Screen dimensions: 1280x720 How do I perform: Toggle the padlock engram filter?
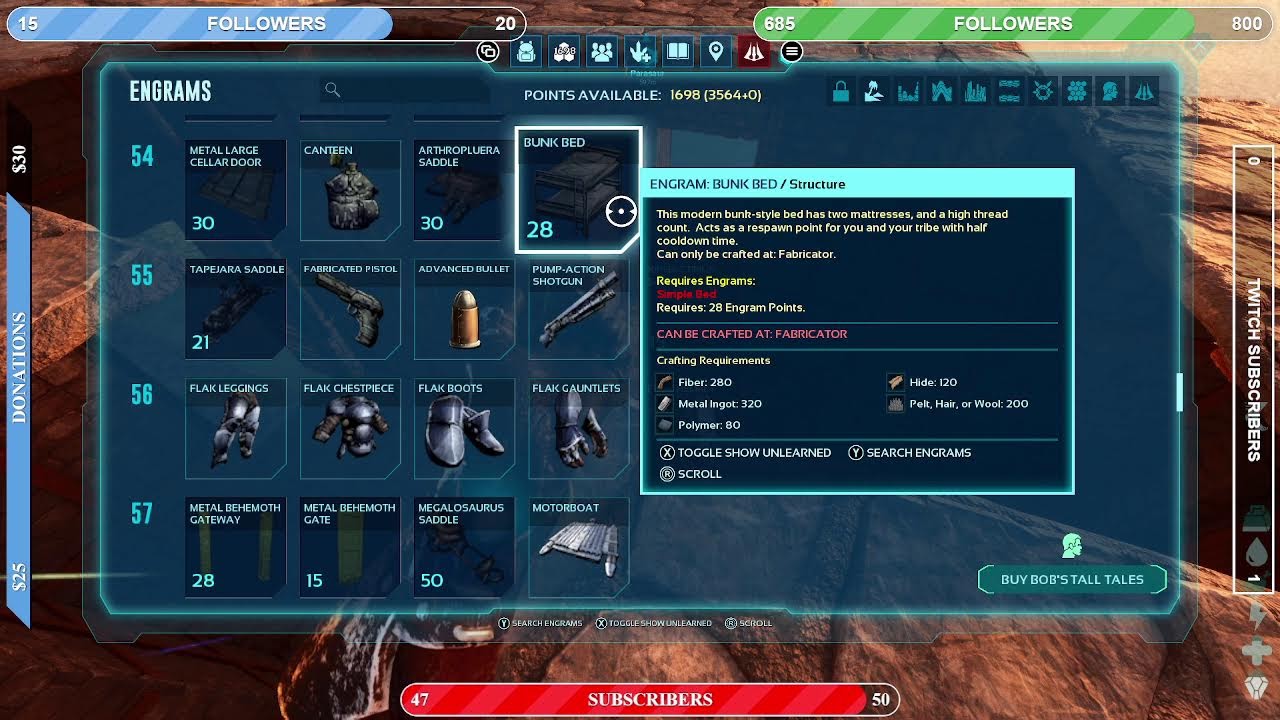[x=841, y=92]
